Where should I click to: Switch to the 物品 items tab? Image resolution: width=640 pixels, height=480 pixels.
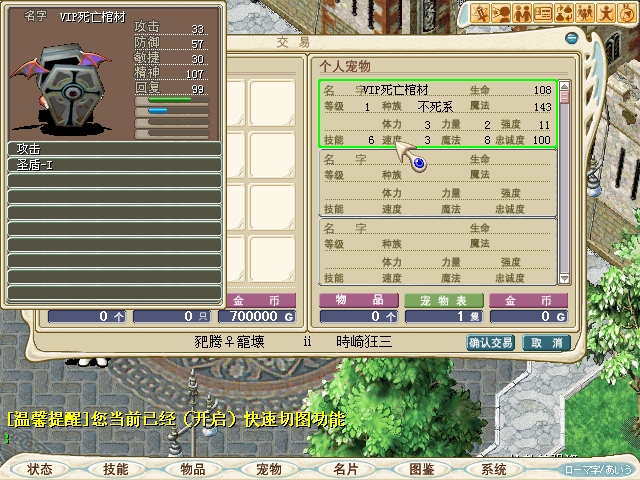click(357, 300)
